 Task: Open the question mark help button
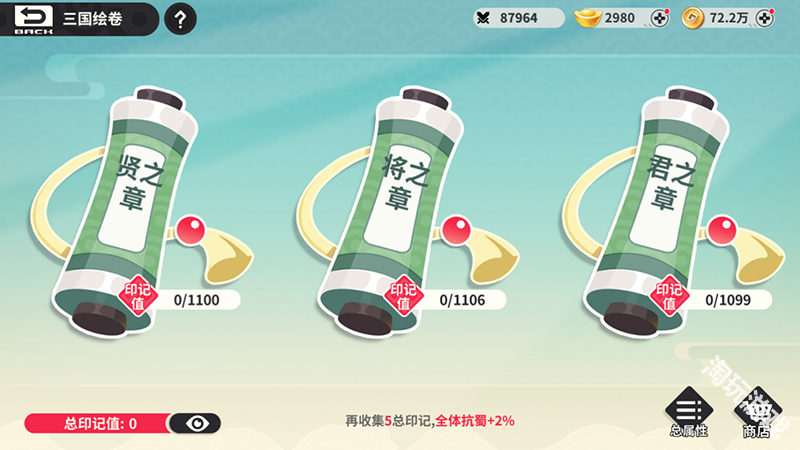pos(179,19)
